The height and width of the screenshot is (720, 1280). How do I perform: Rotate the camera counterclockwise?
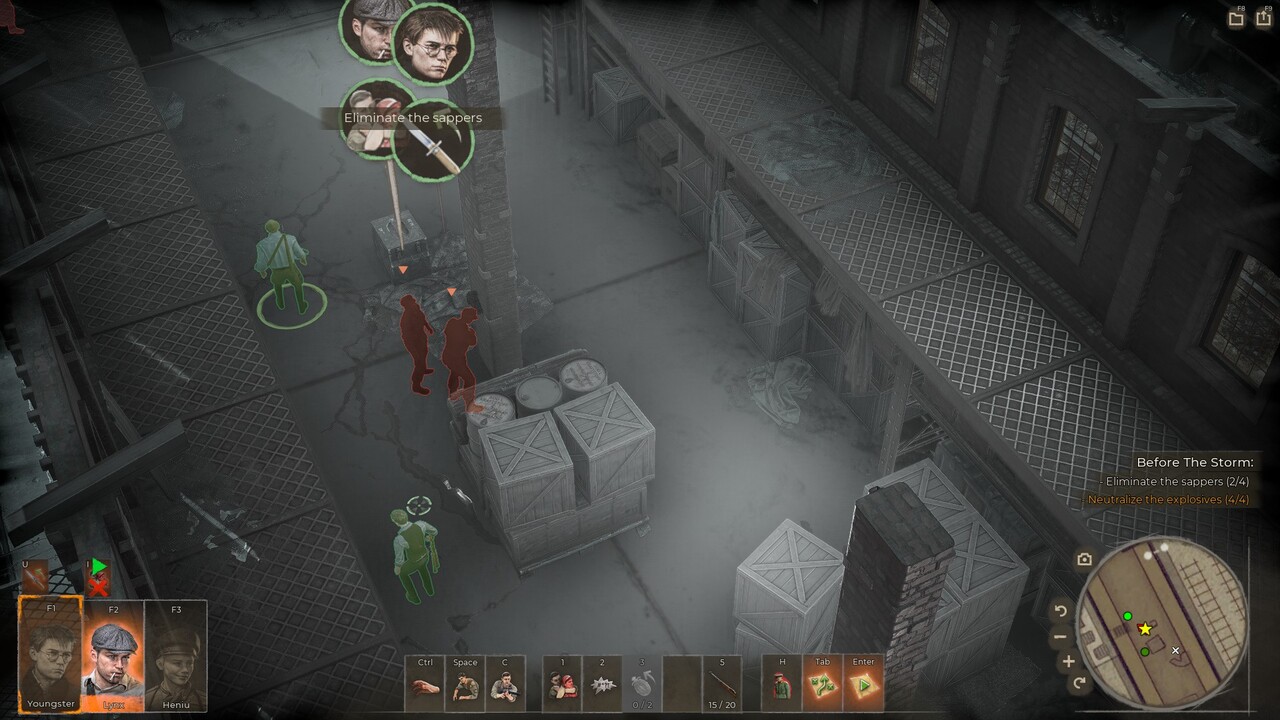(1061, 611)
